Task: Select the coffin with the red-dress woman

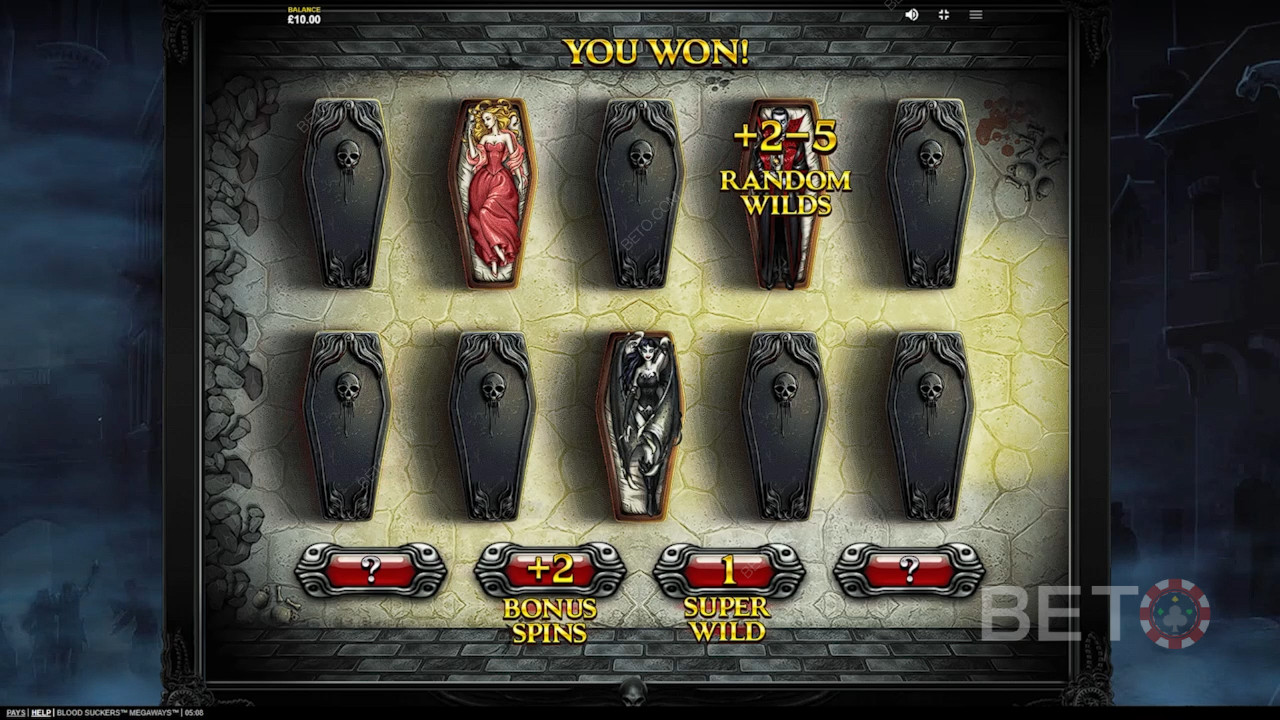Action: coord(492,194)
